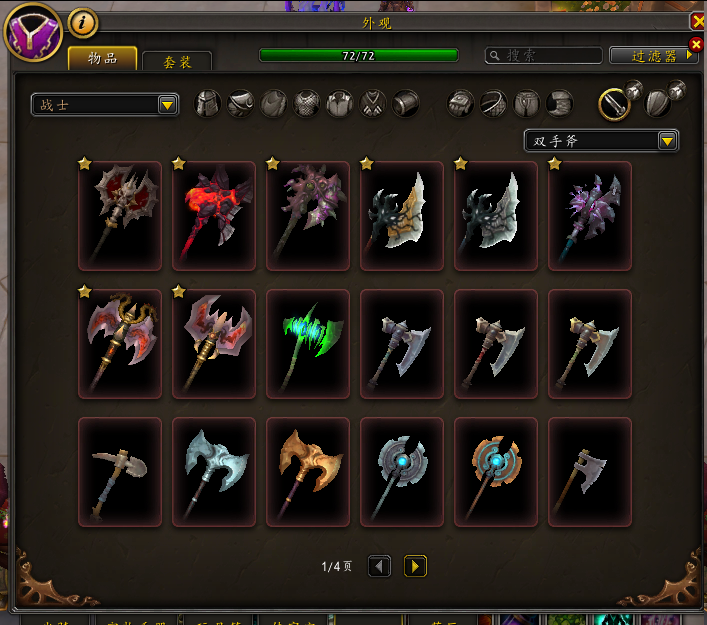Click the 搜索 search box
Image resolution: width=707 pixels, height=625 pixels.
click(544, 56)
